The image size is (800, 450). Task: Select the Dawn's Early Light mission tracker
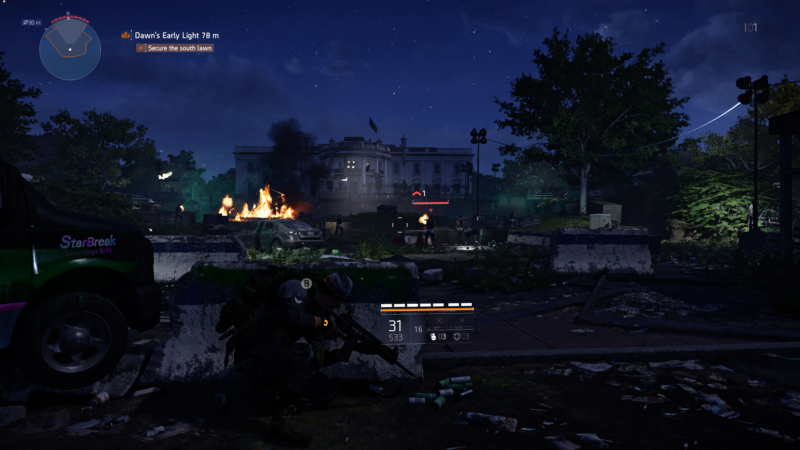point(176,35)
